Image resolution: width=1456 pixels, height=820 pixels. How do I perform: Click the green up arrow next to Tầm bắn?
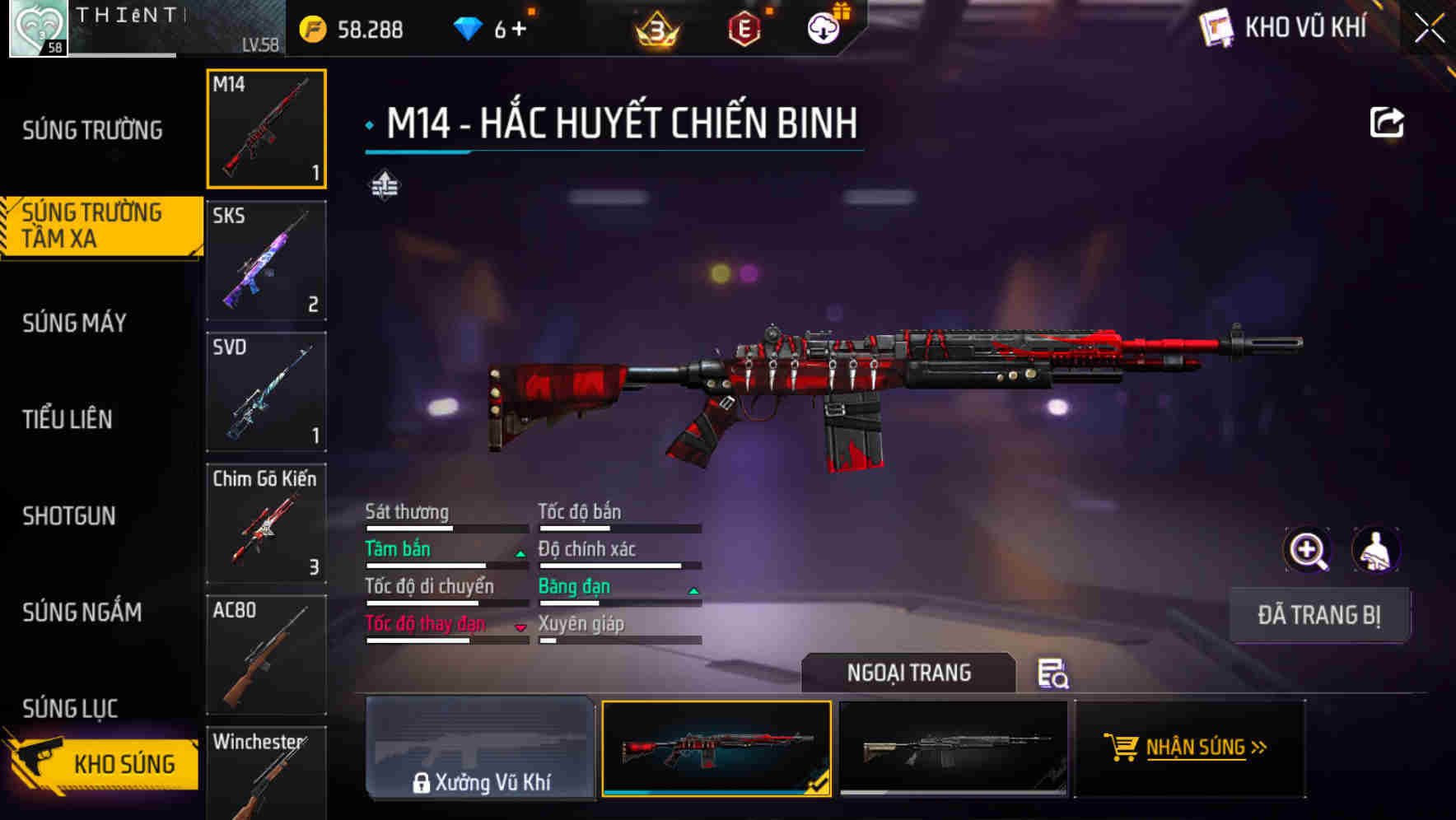pyautogui.click(x=520, y=553)
